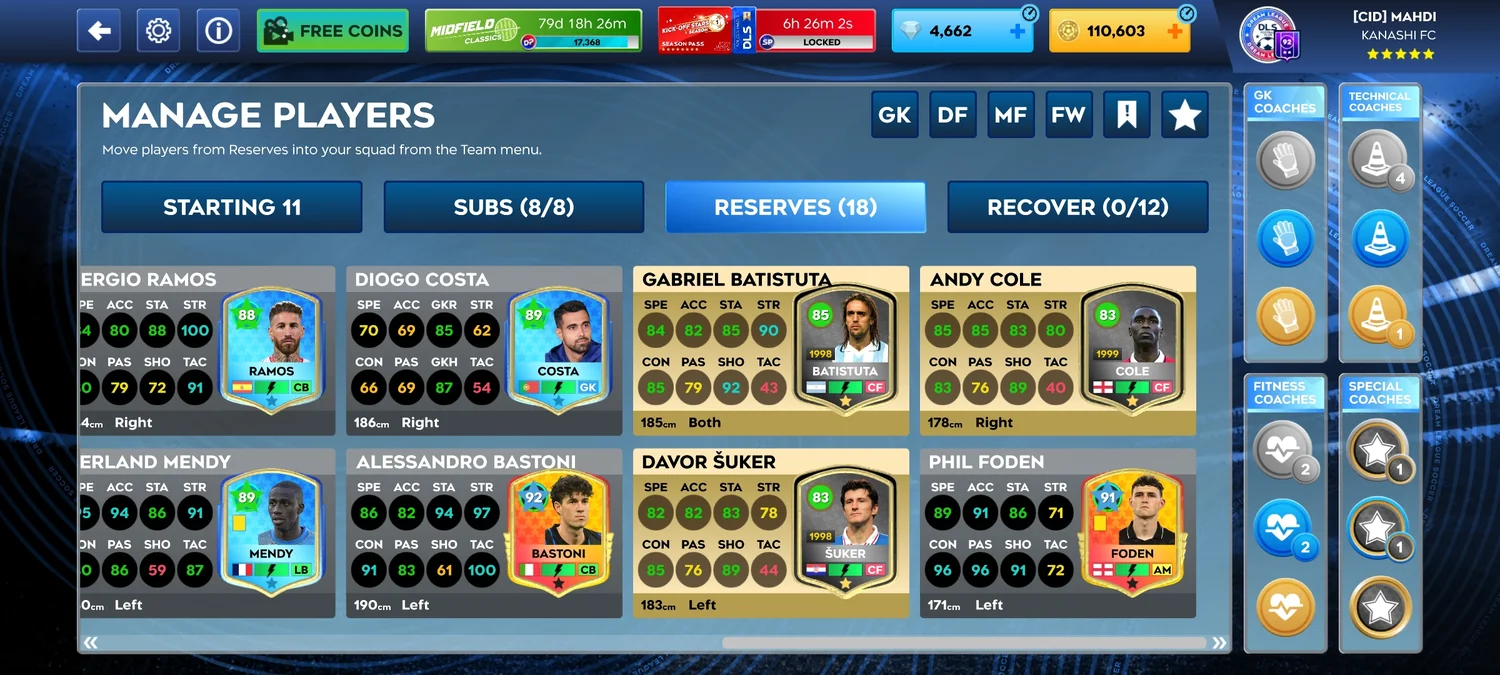
Task: Use the blue GK coach glove
Action: pos(1285,239)
